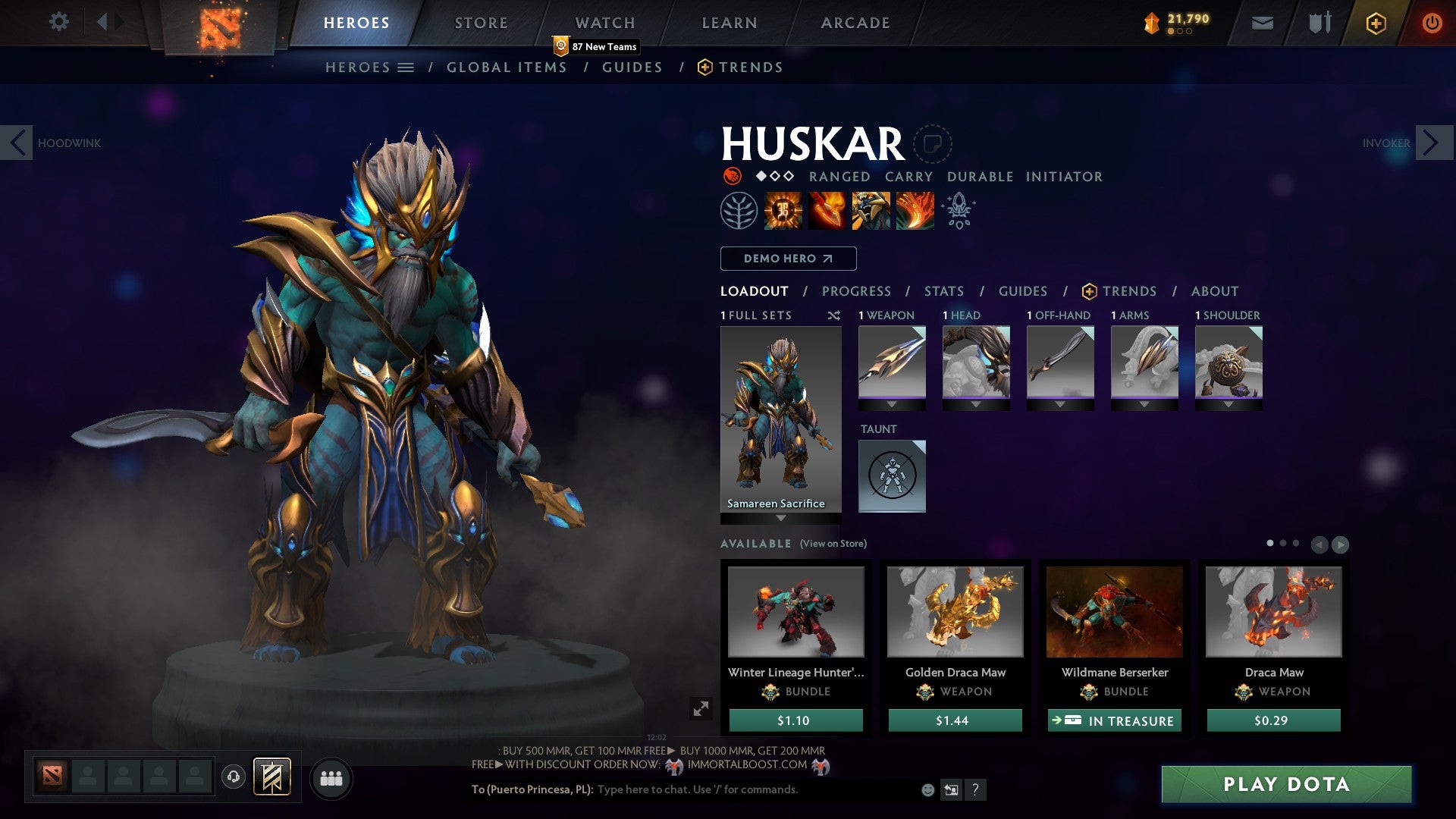
Task: Open settings with the gear icon
Action: 58,22
